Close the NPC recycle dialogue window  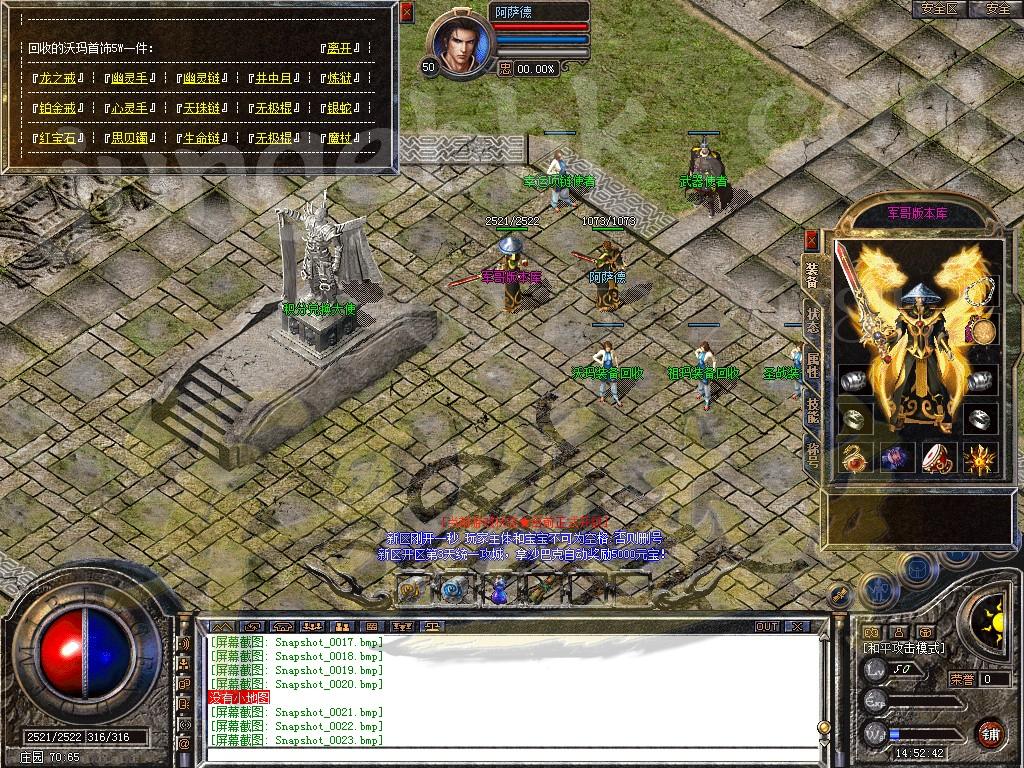[x=406, y=13]
